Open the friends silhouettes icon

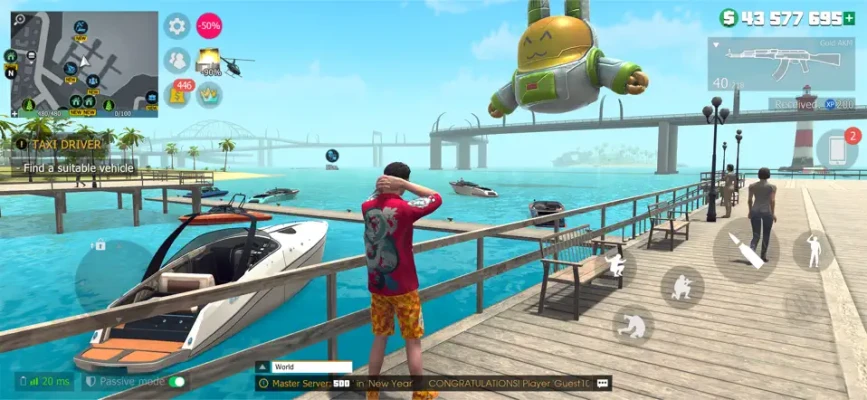point(177,60)
